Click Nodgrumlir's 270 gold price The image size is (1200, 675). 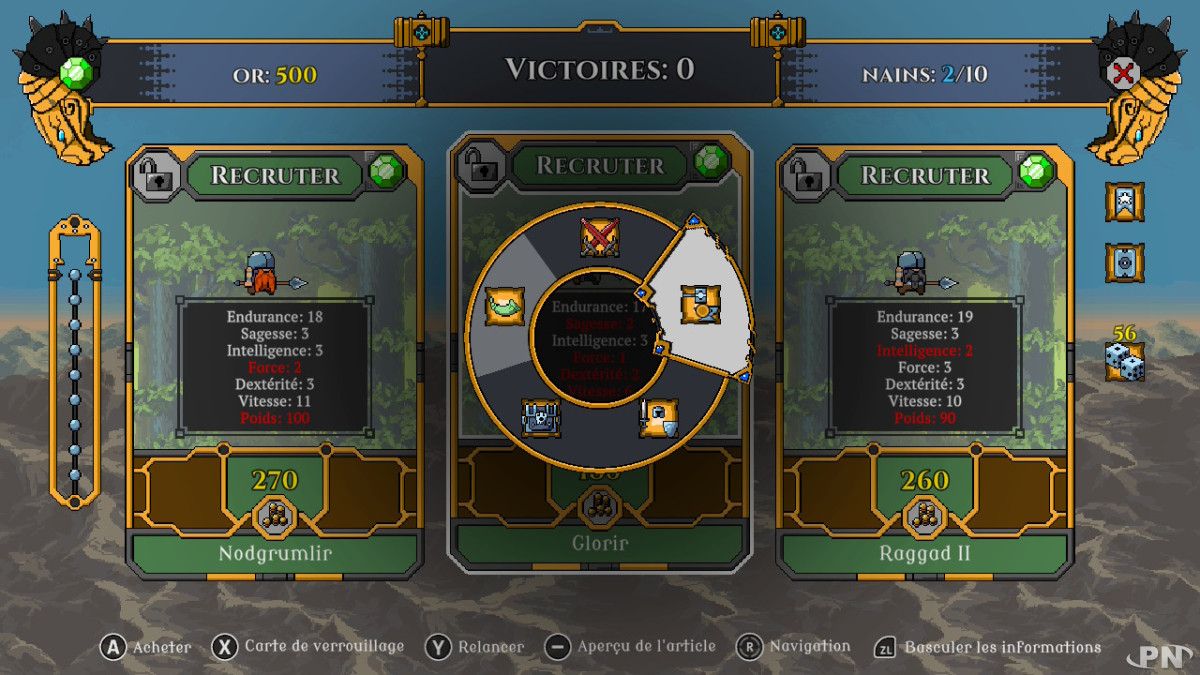[274, 481]
